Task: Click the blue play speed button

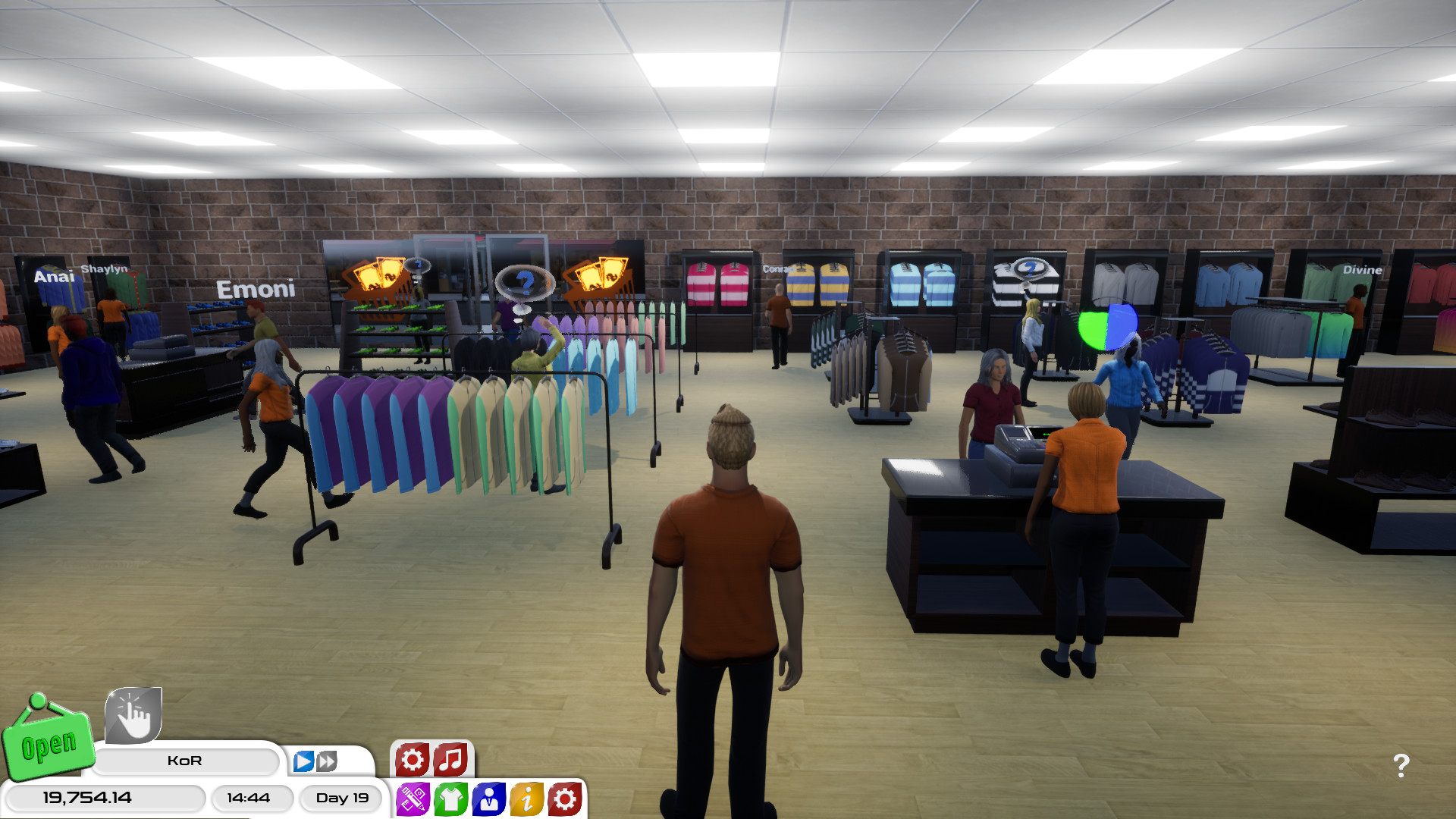Action: (x=303, y=760)
